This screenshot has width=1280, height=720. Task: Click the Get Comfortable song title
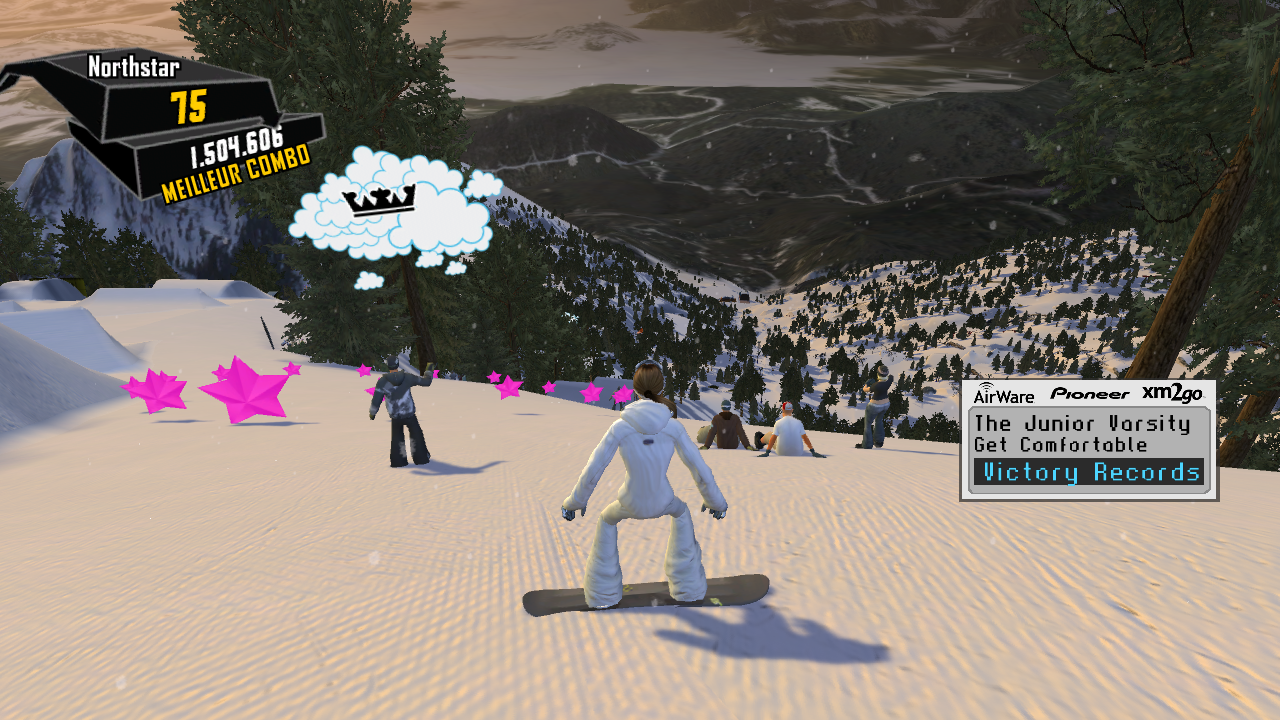tap(1061, 445)
